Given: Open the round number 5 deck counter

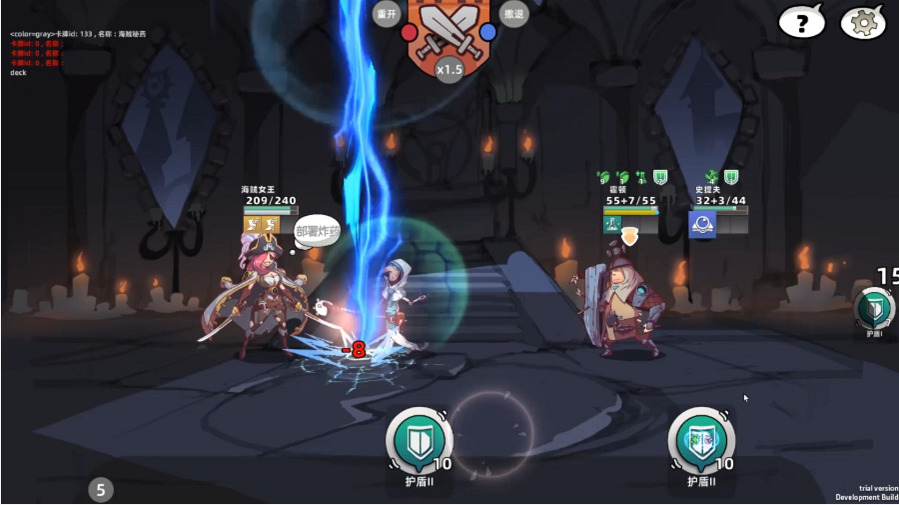Looking at the screenshot, I should (x=100, y=490).
